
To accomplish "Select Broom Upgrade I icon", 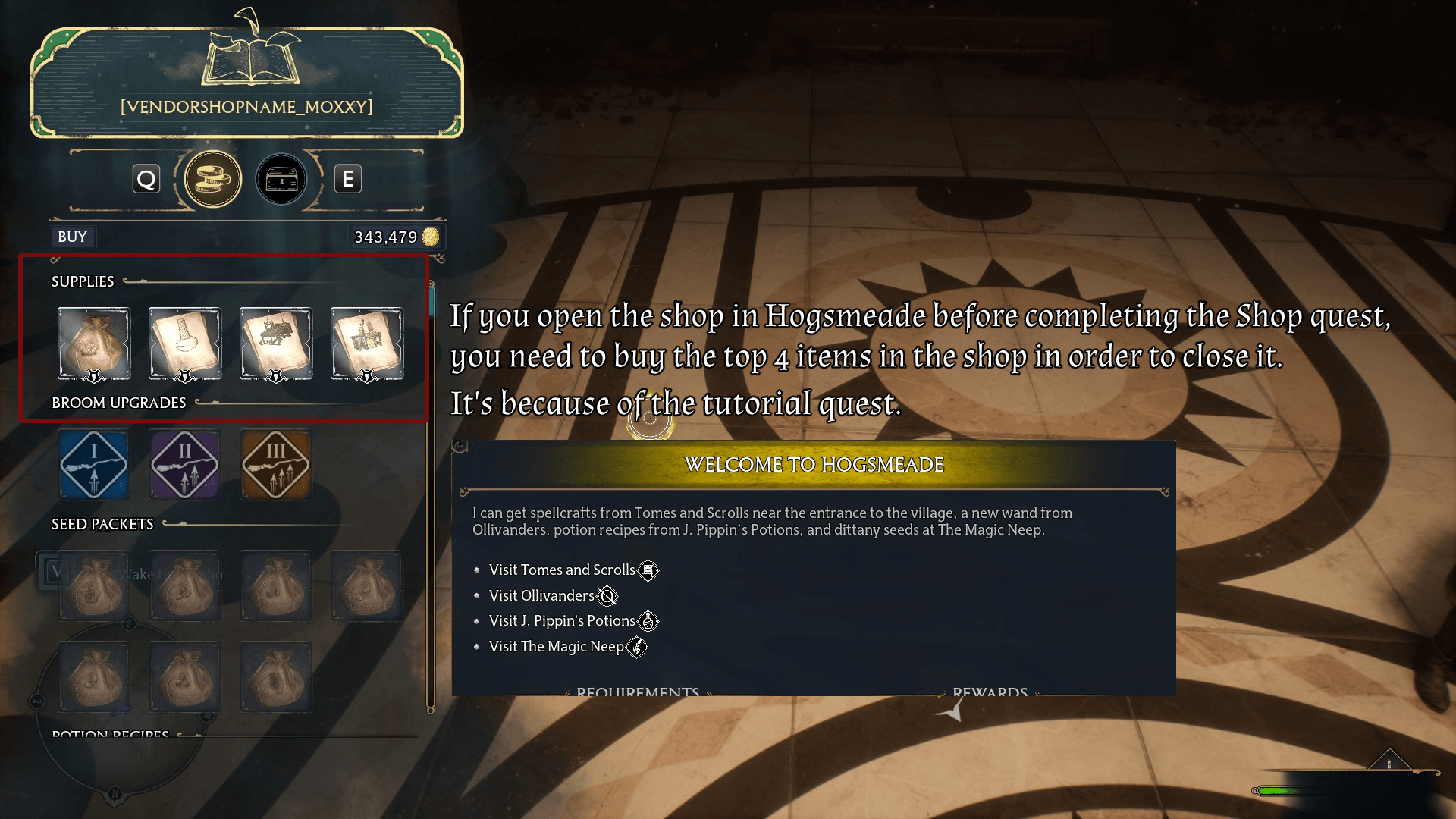I will click(x=93, y=464).
